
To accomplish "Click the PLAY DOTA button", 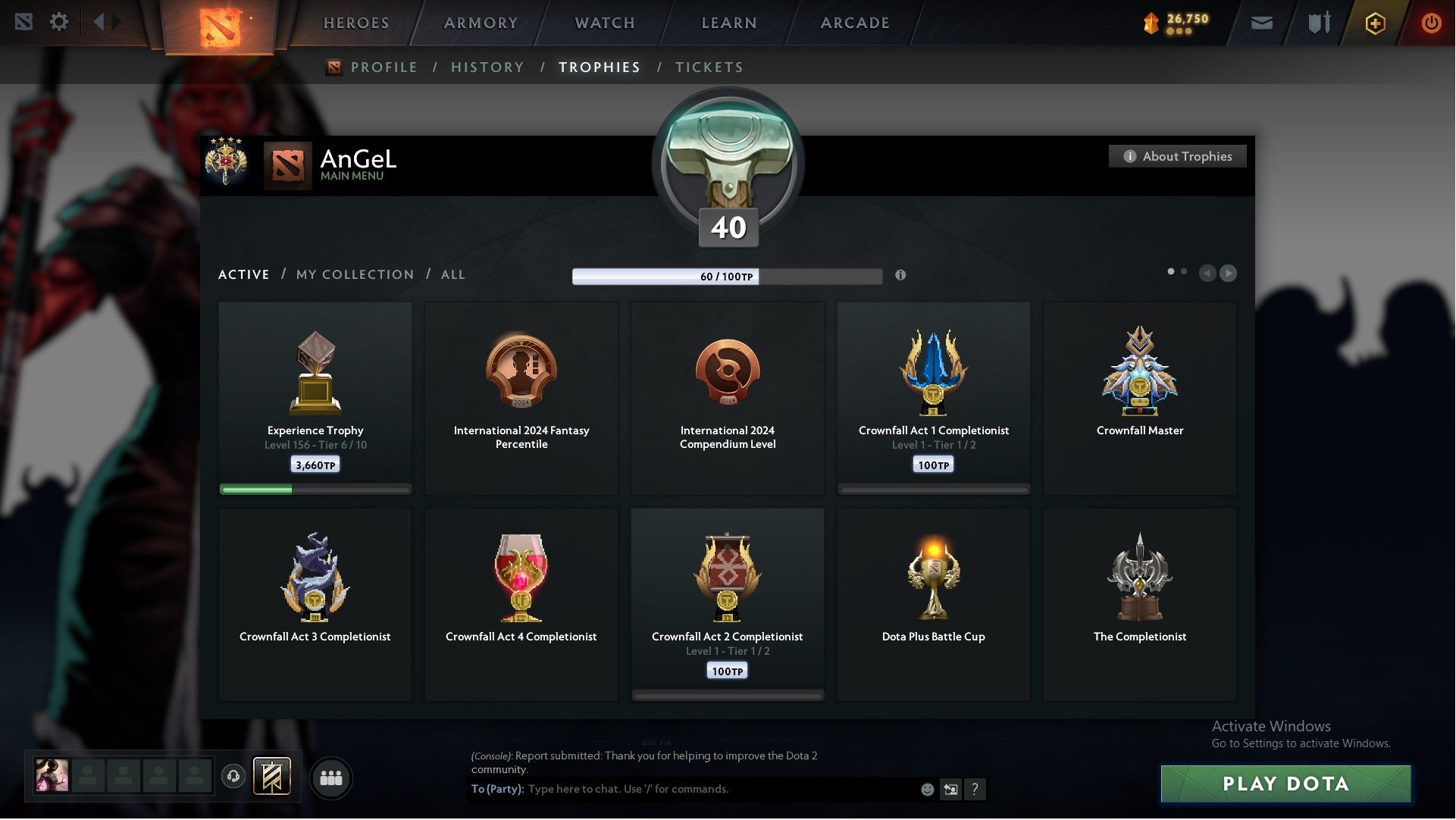I will (1285, 784).
